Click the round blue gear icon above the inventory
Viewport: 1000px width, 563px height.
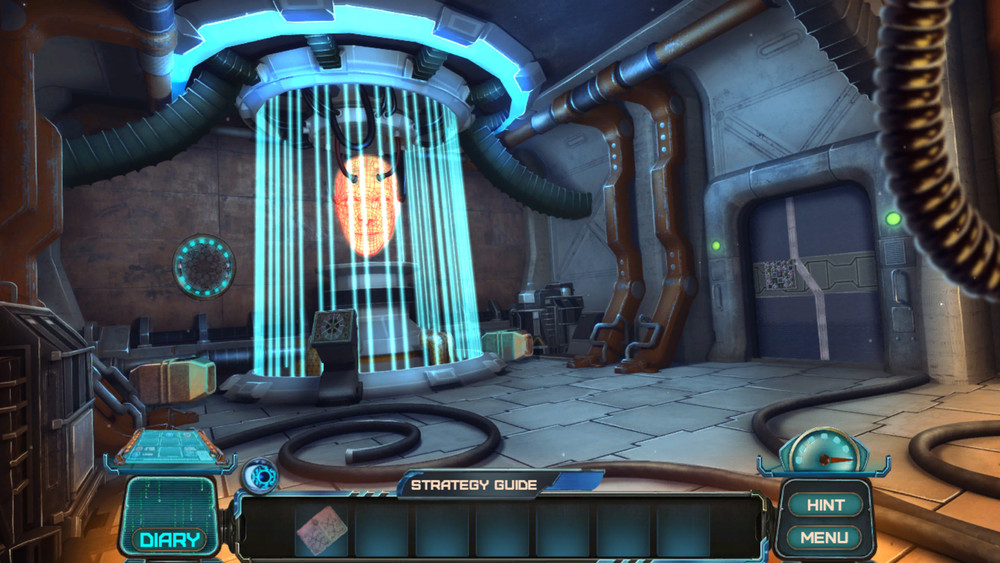260,473
